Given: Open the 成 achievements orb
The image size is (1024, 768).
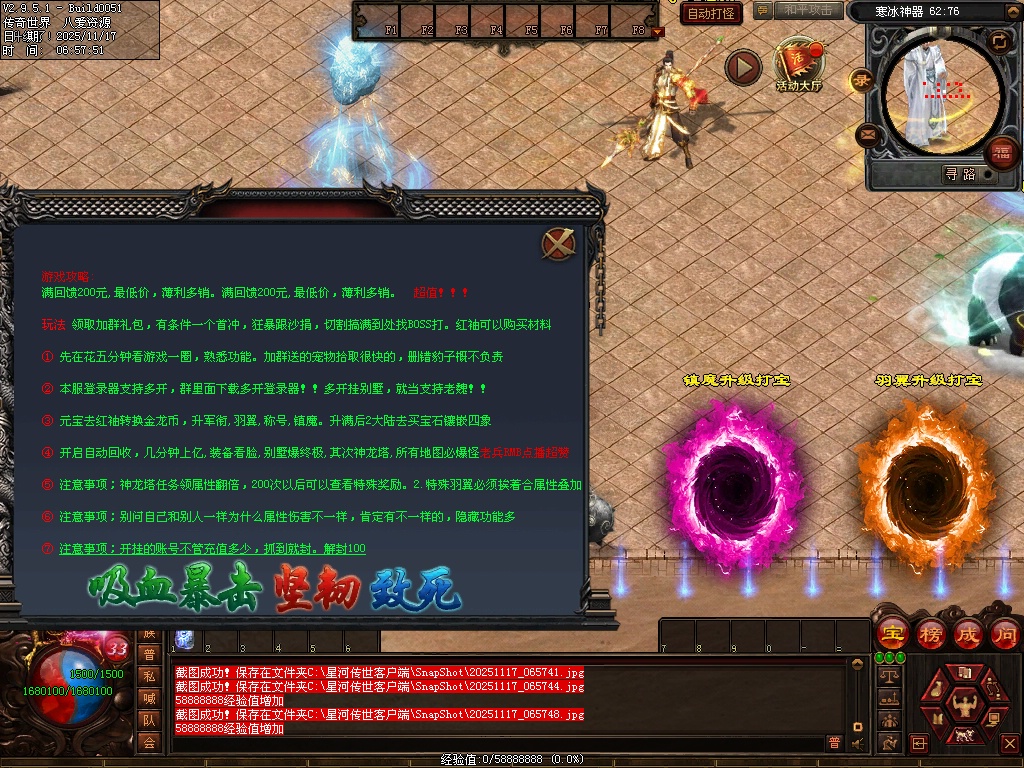Looking at the screenshot, I should tap(968, 633).
